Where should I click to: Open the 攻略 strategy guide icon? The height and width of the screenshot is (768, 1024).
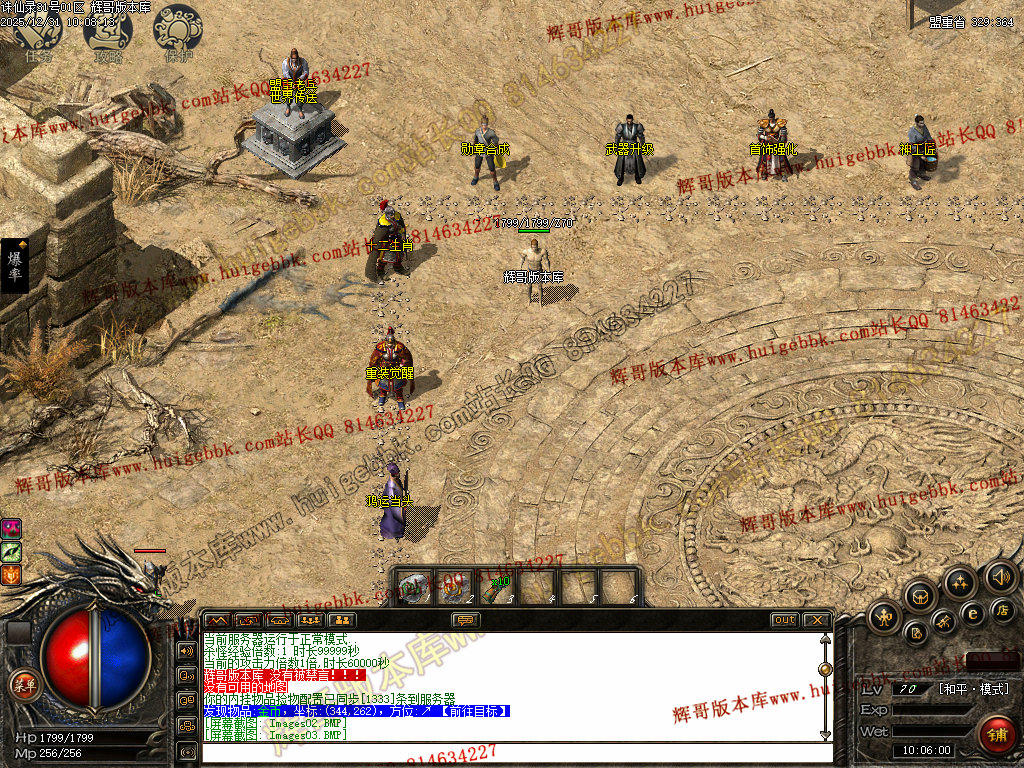point(107,33)
